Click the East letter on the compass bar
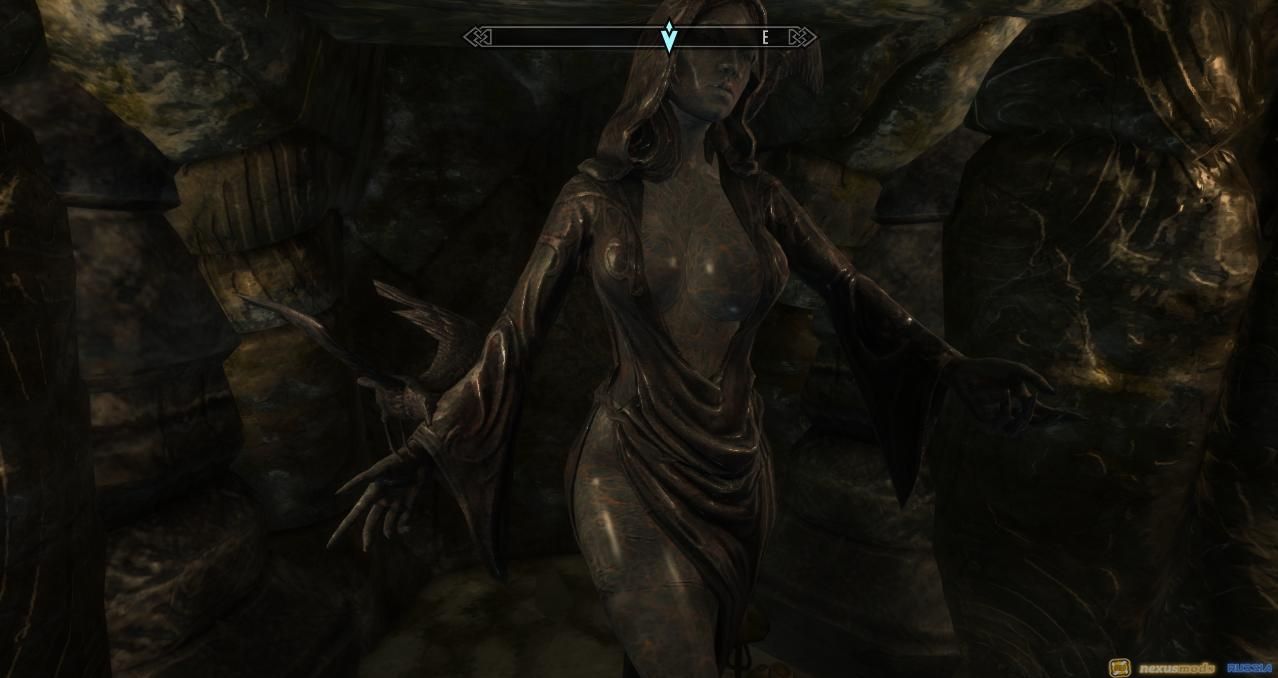1278x678 pixels. click(766, 38)
